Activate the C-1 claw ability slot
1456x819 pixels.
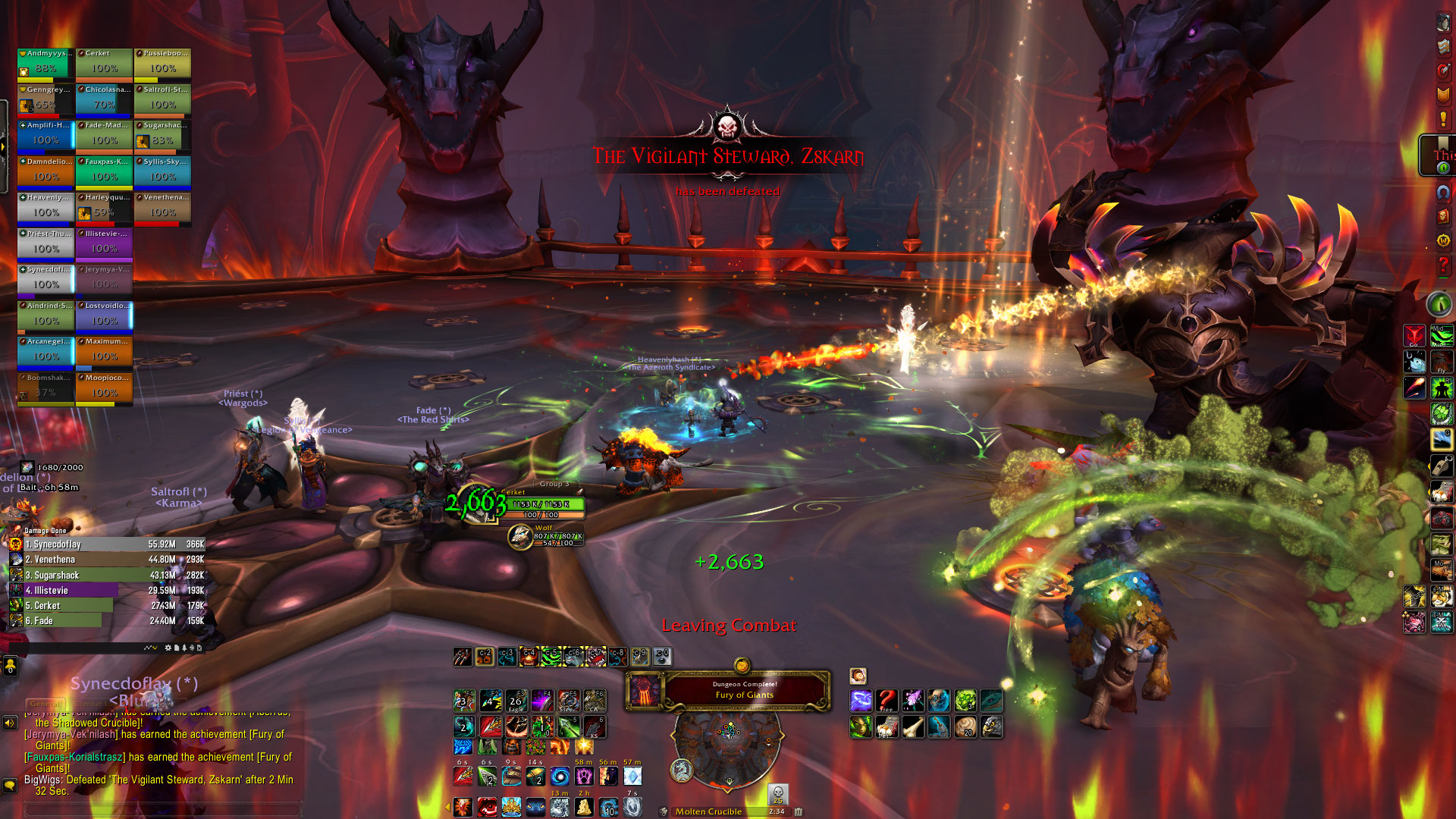click(x=463, y=657)
